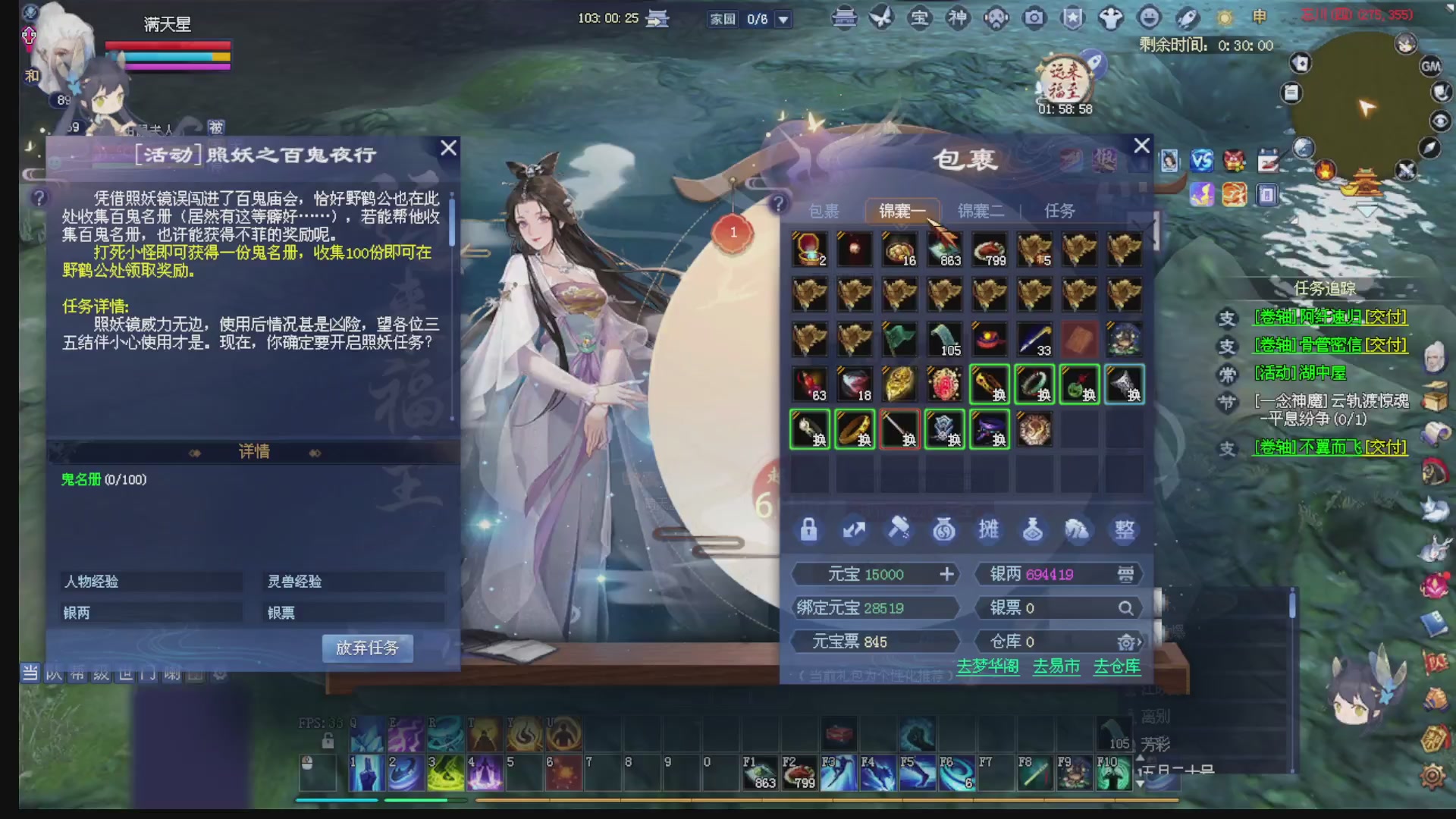Click the 放弃任务 button to abandon the quest

pyautogui.click(x=368, y=648)
